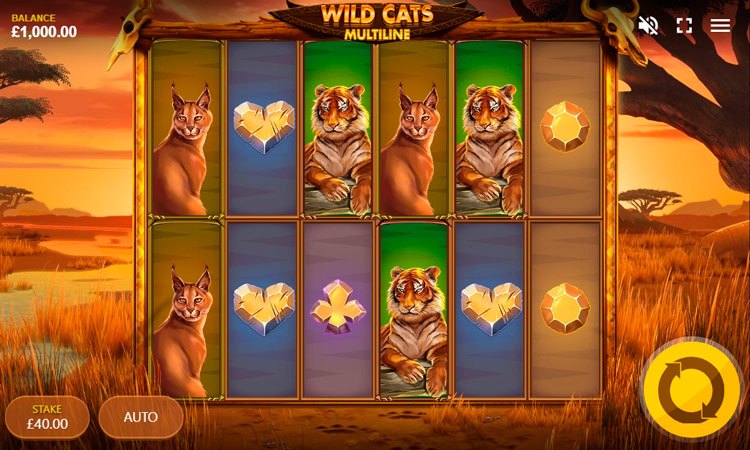Image resolution: width=750 pixels, height=450 pixels.
Task: Activate the Auto spin button
Action: (x=141, y=417)
